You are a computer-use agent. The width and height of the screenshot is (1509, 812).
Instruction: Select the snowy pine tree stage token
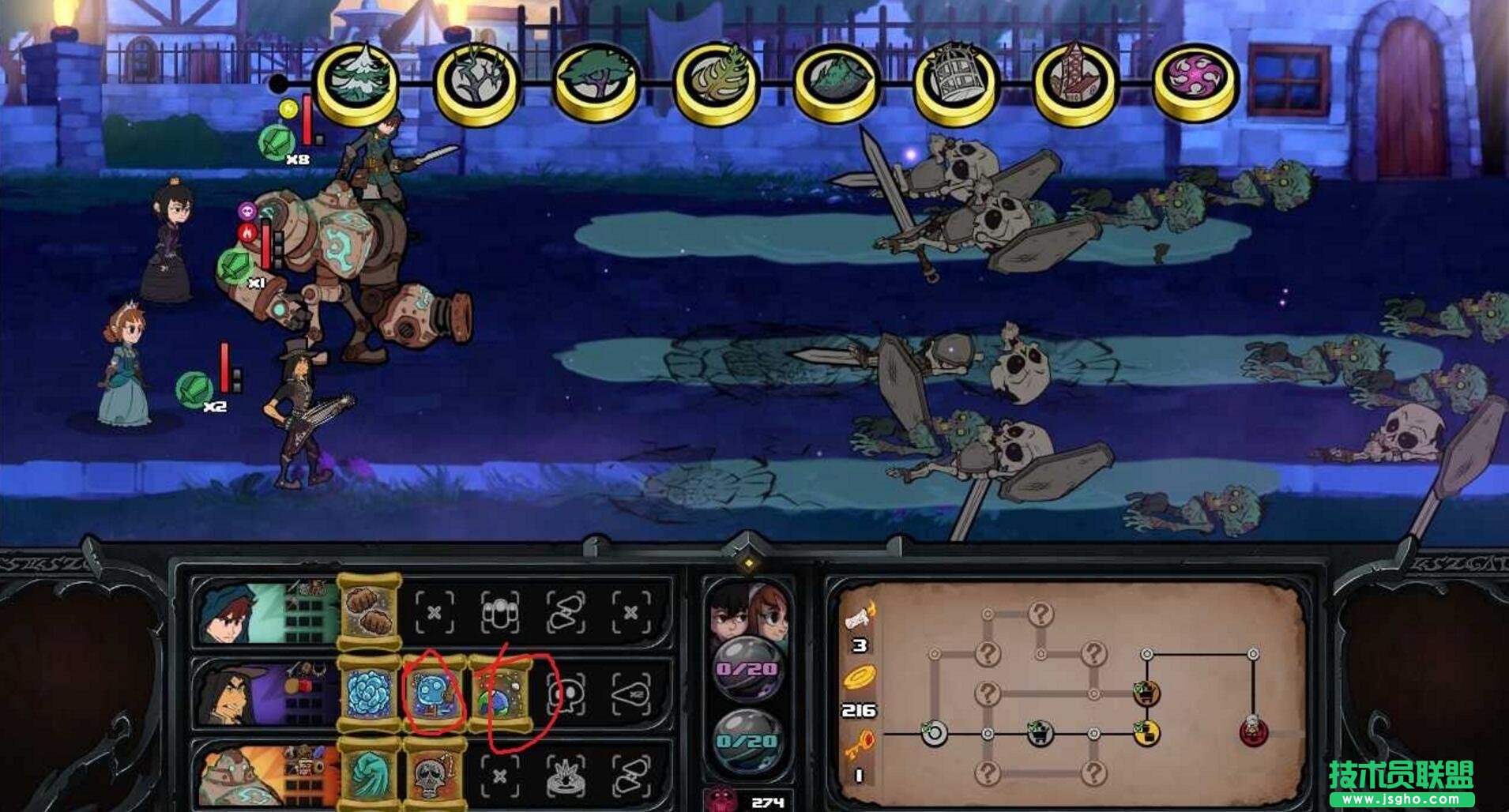[356, 81]
